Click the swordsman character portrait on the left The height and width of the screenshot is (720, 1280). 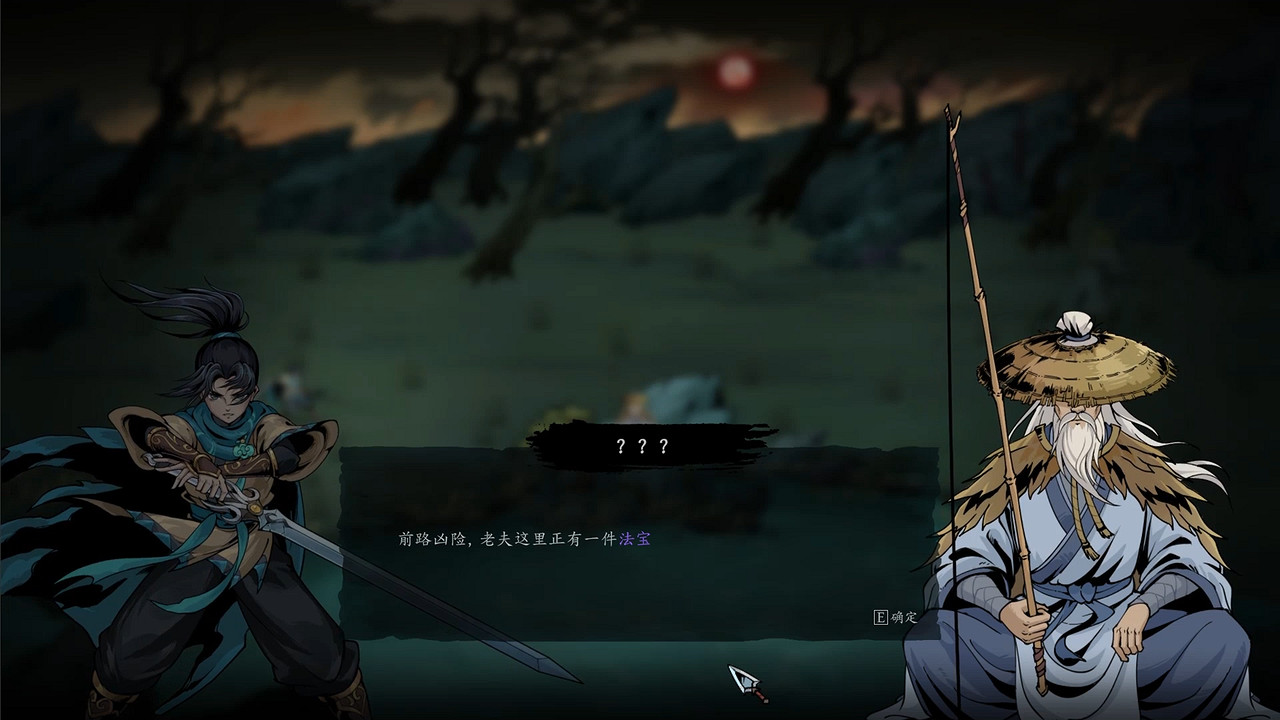(200, 500)
